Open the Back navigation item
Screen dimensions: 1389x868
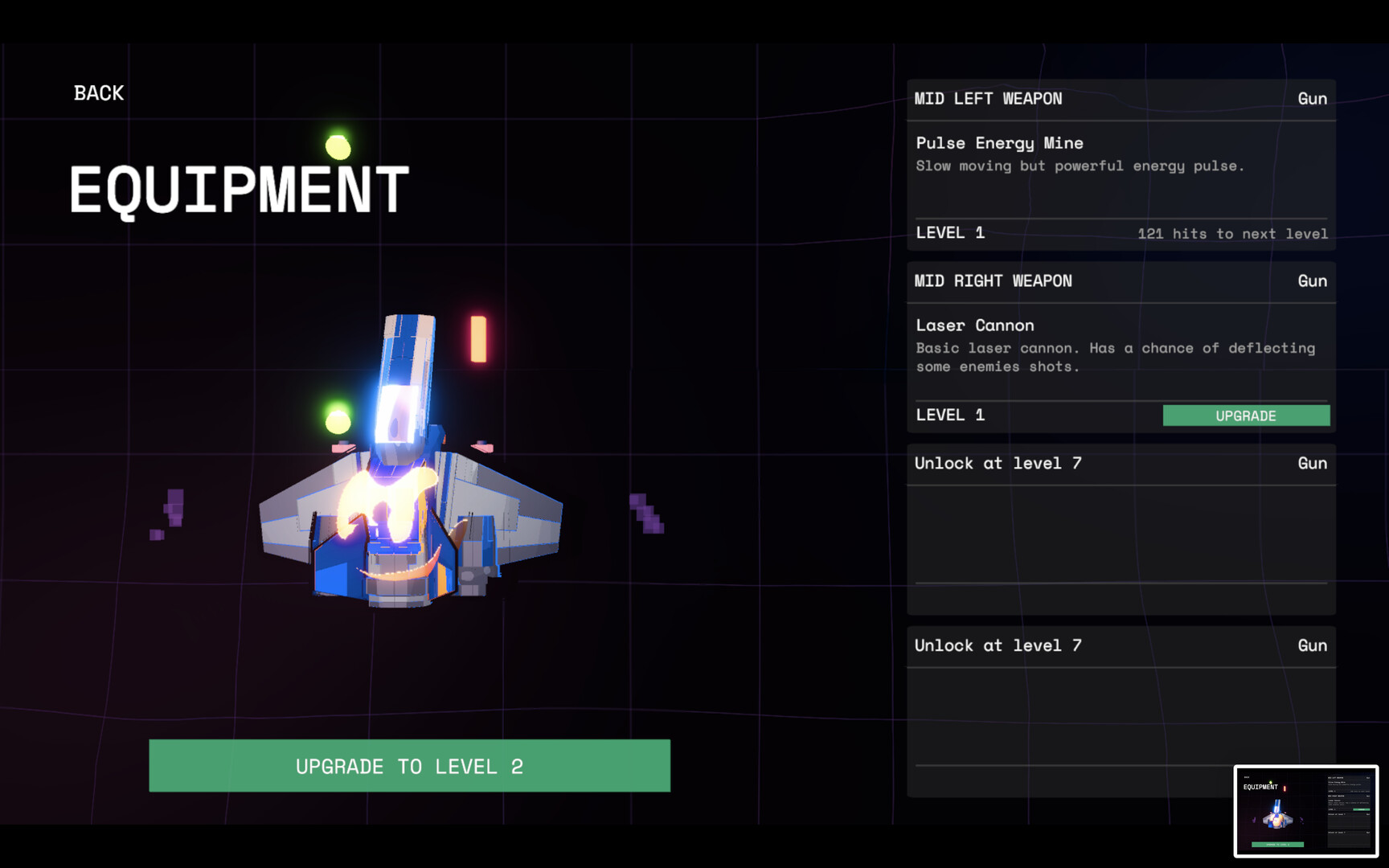98,92
